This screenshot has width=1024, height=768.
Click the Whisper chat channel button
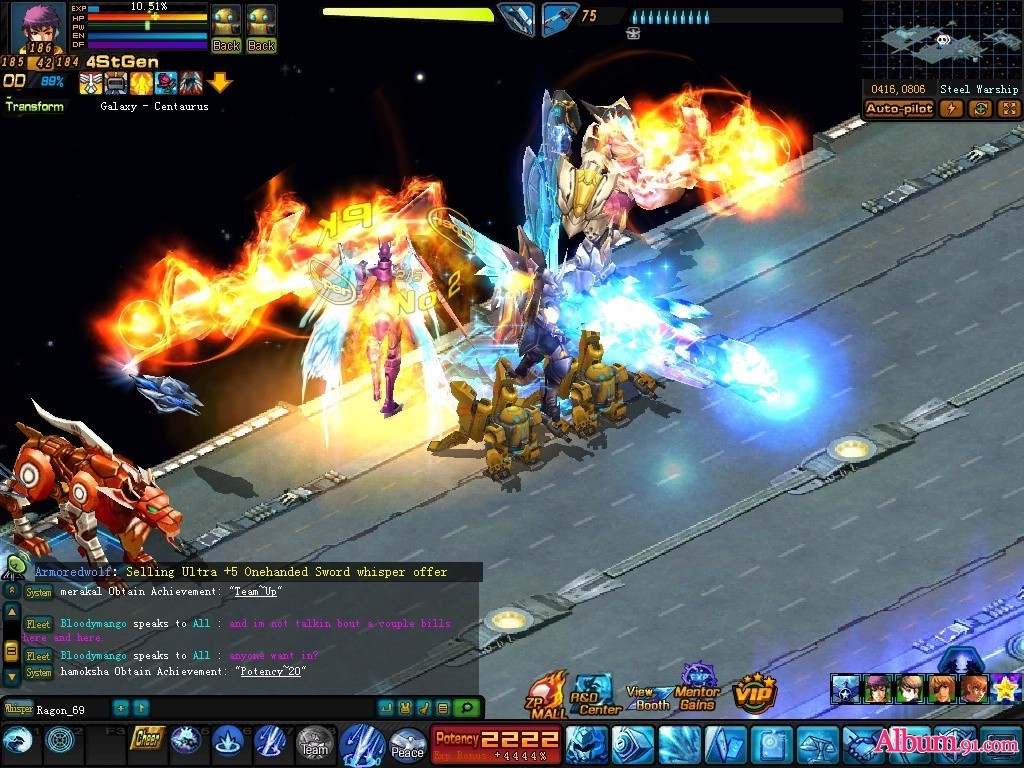[x=19, y=709]
